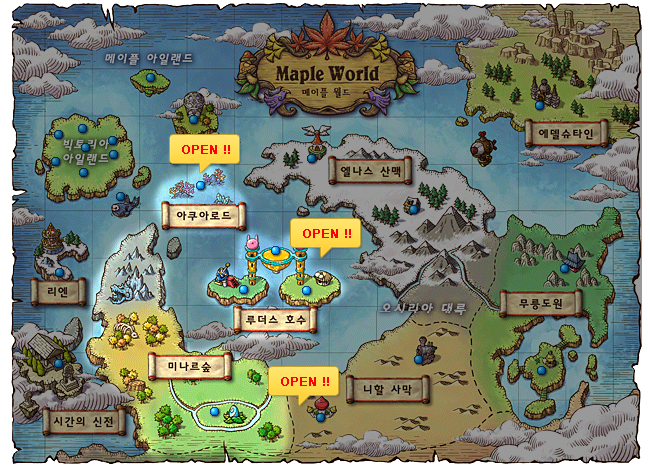Click the OPEN bubble beside 니할 사막
The image size is (650, 466).
pyautogui.click(x=304, y=382)
